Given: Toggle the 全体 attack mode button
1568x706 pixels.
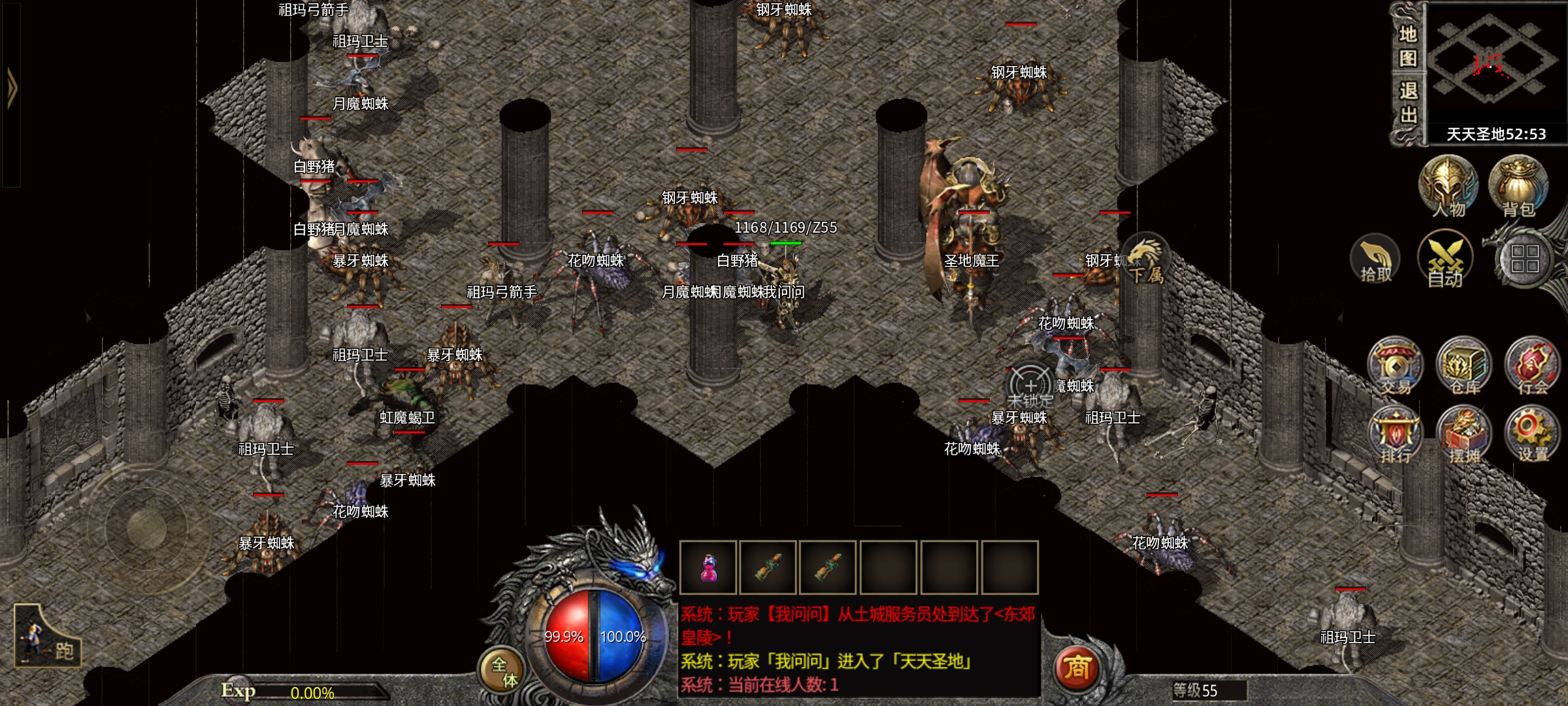Looking at the screenshot, I should (503, 671).
